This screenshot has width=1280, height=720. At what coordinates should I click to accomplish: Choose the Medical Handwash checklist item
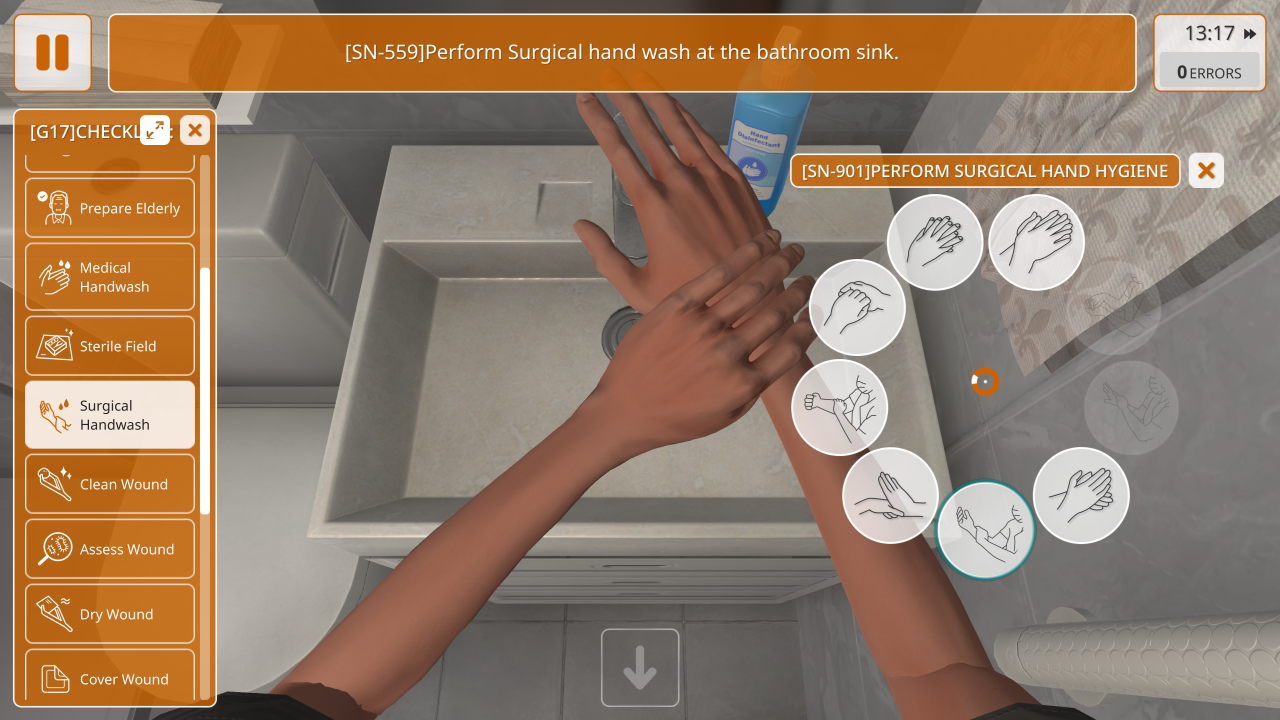pos(110,277)
